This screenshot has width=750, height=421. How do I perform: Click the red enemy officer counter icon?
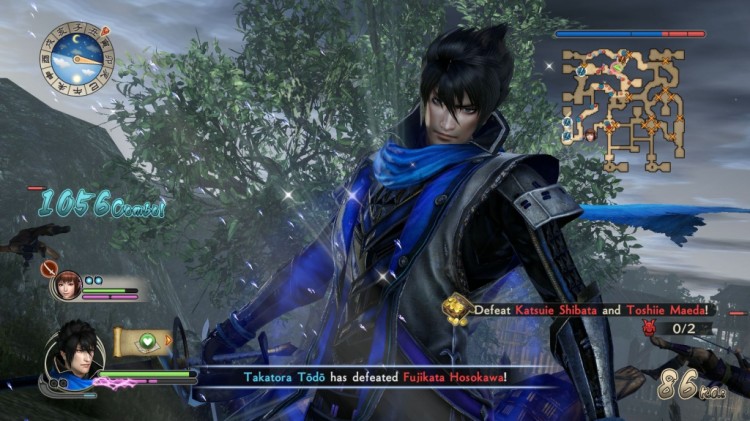point(649,327)
